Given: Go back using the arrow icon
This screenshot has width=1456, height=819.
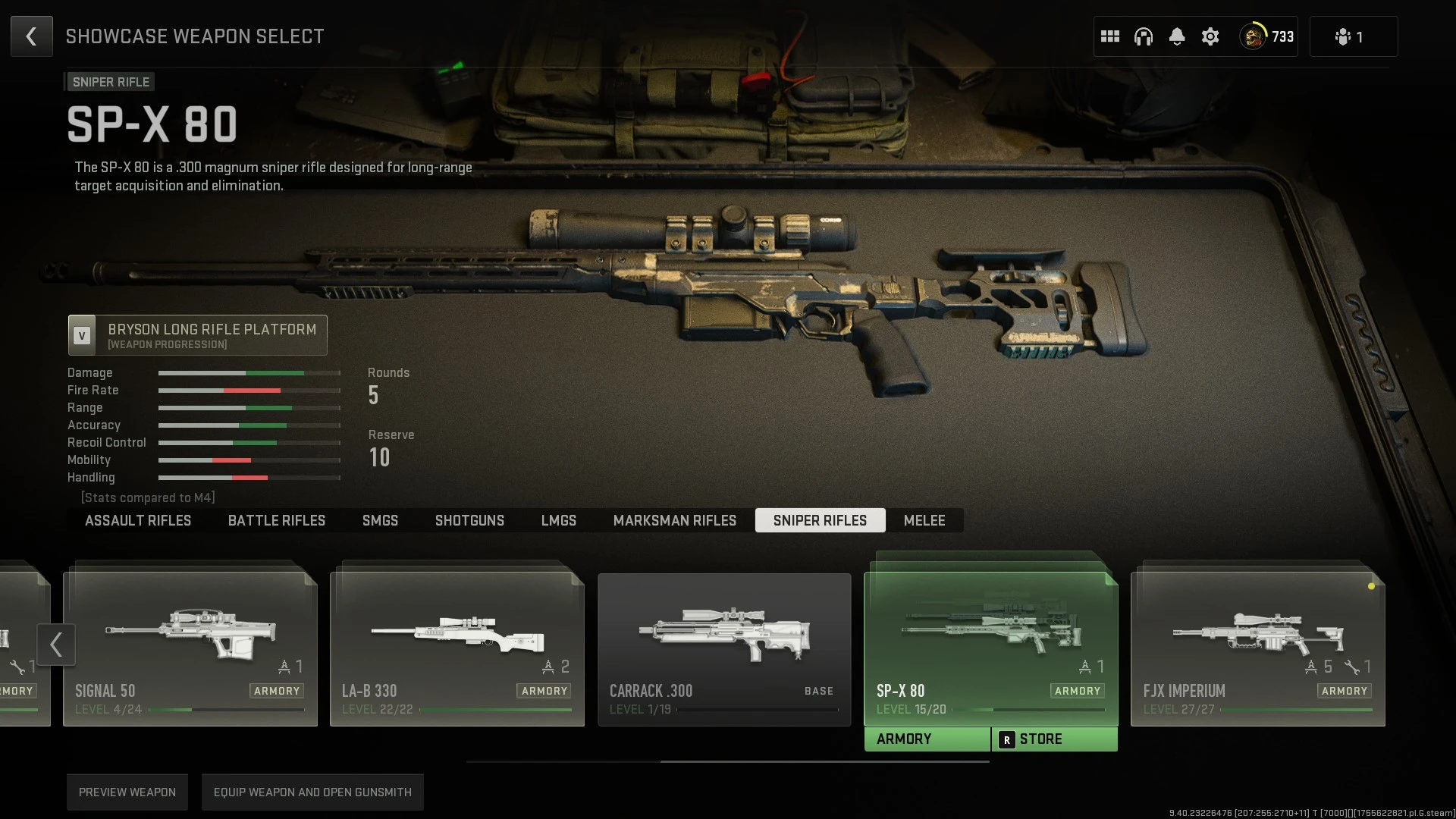Looking at the screenshot, I should click(31, 36).
